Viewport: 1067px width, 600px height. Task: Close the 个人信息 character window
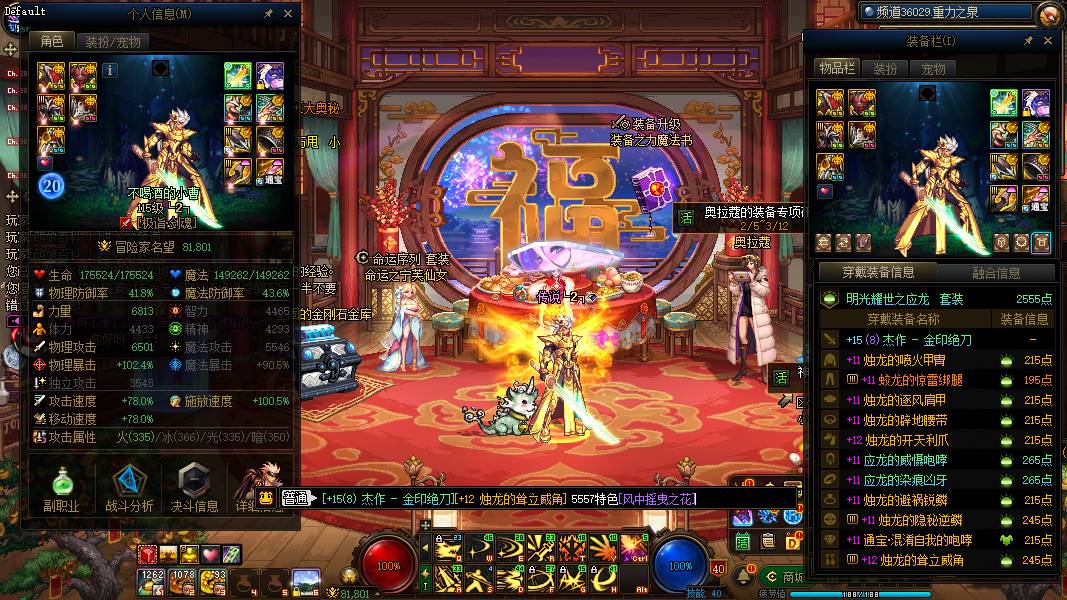(288, 15)
